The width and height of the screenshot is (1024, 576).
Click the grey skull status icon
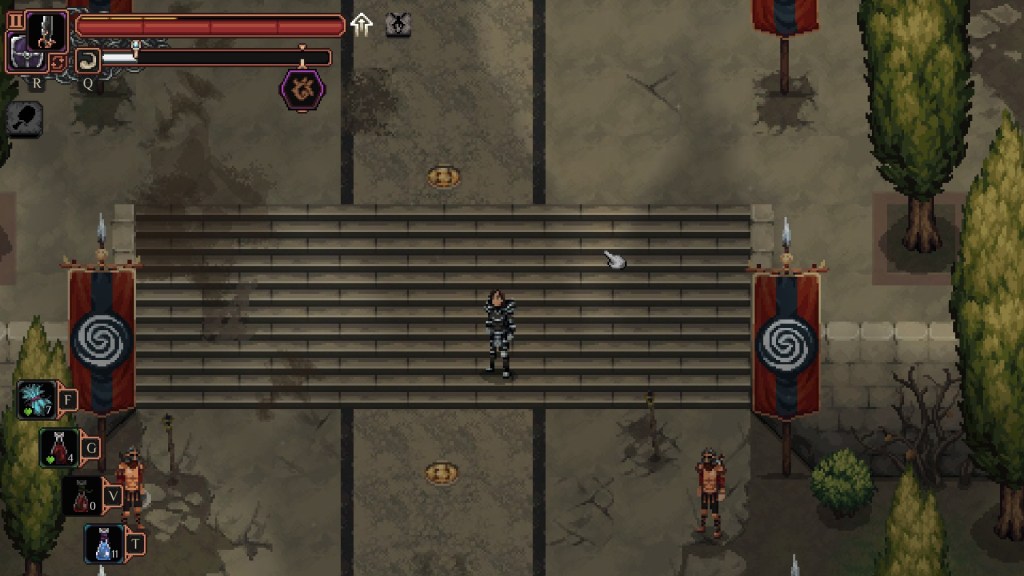pyautogui.click(x=398, y=25)
